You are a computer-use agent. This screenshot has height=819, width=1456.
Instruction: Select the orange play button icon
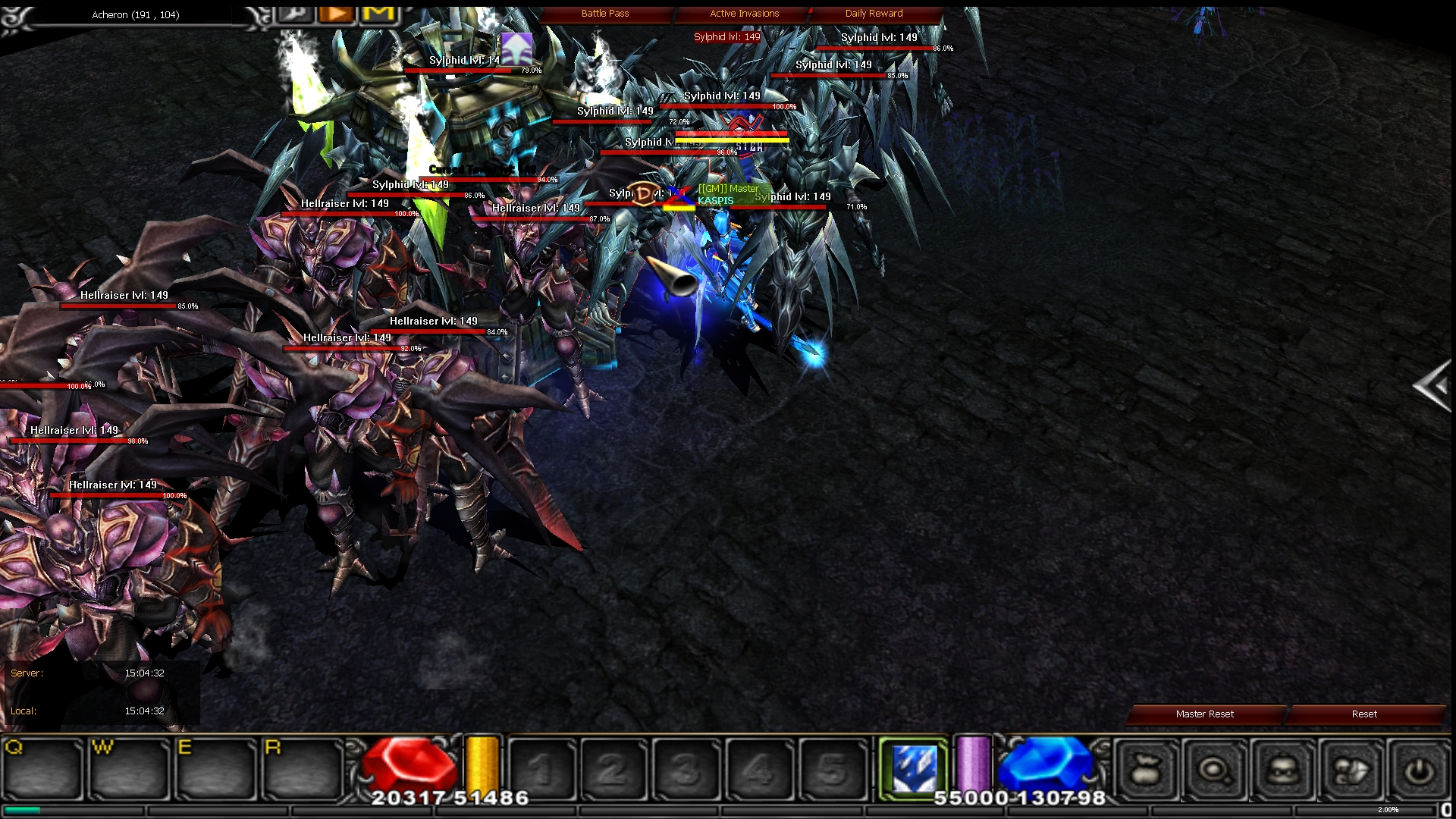pyautogui.click(x=336, y=13)
